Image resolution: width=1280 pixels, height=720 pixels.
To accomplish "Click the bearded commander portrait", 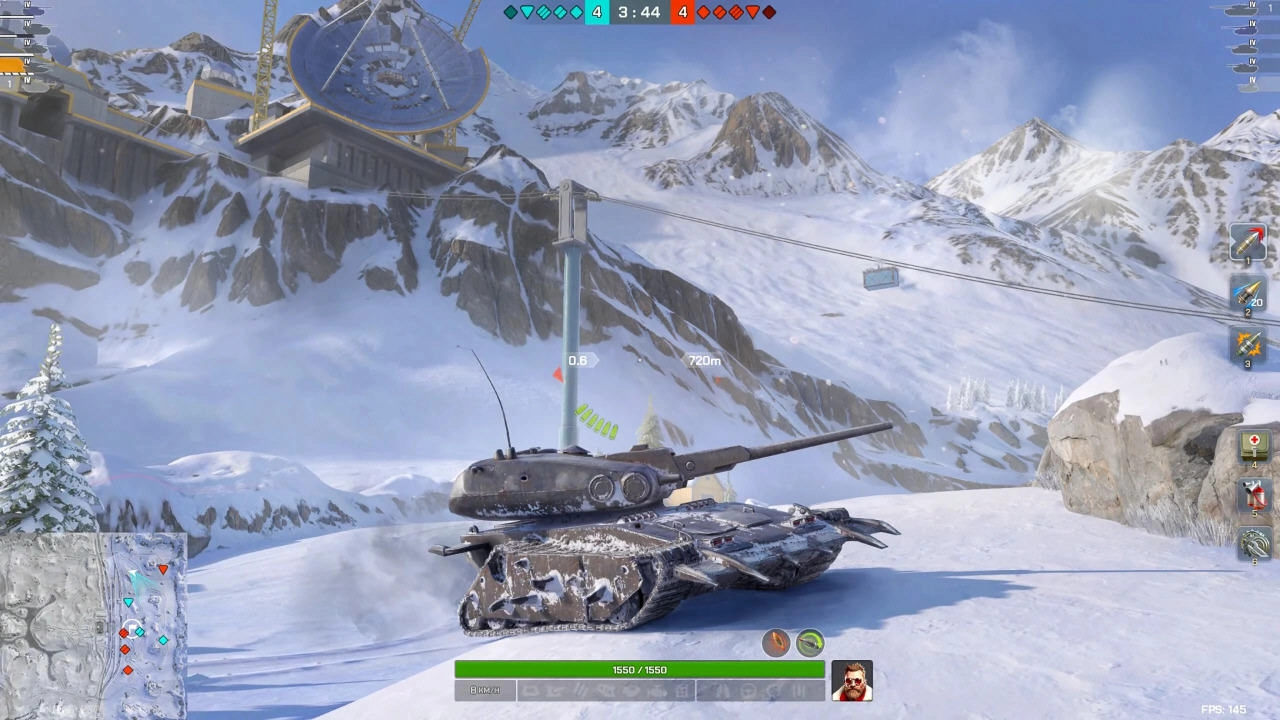I will pyautogui.click(x=852, y=681).
